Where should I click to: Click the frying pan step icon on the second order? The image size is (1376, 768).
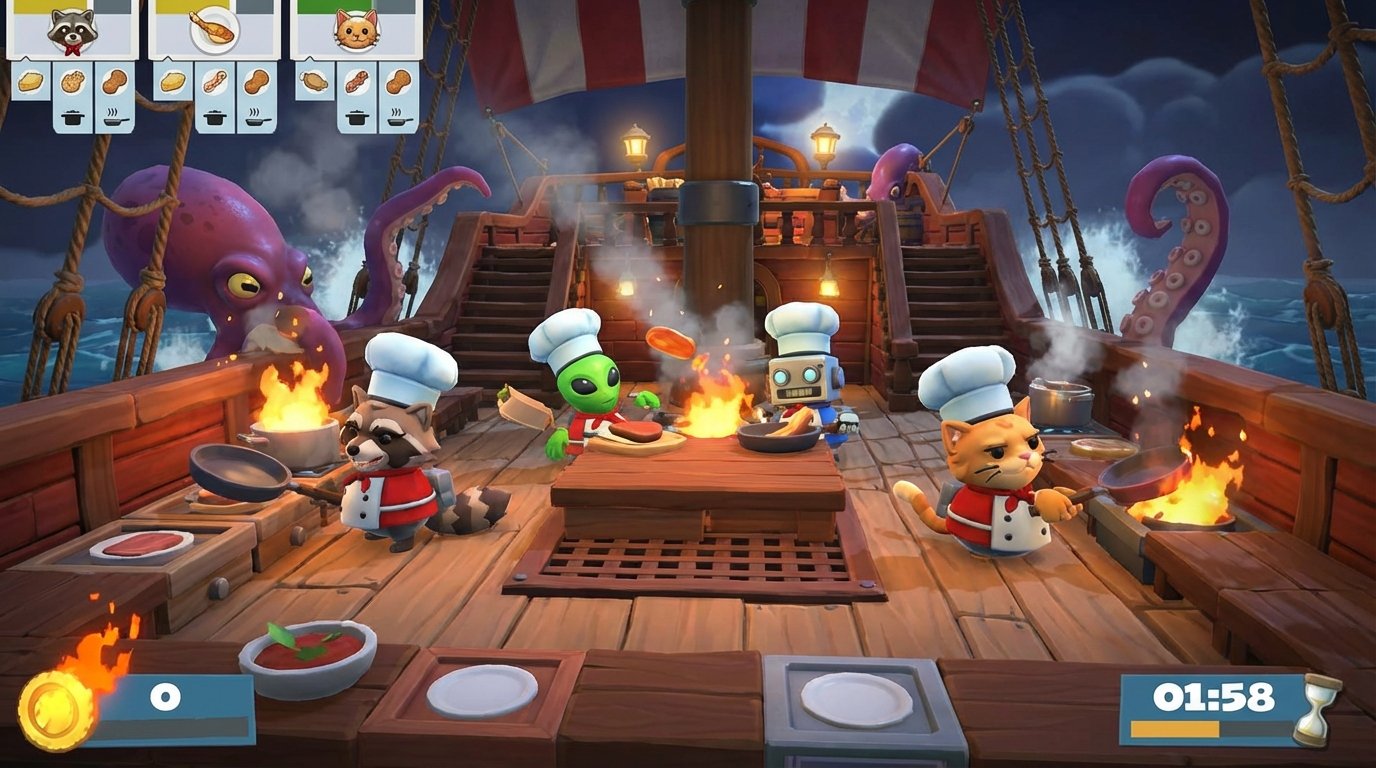point(257,120)
